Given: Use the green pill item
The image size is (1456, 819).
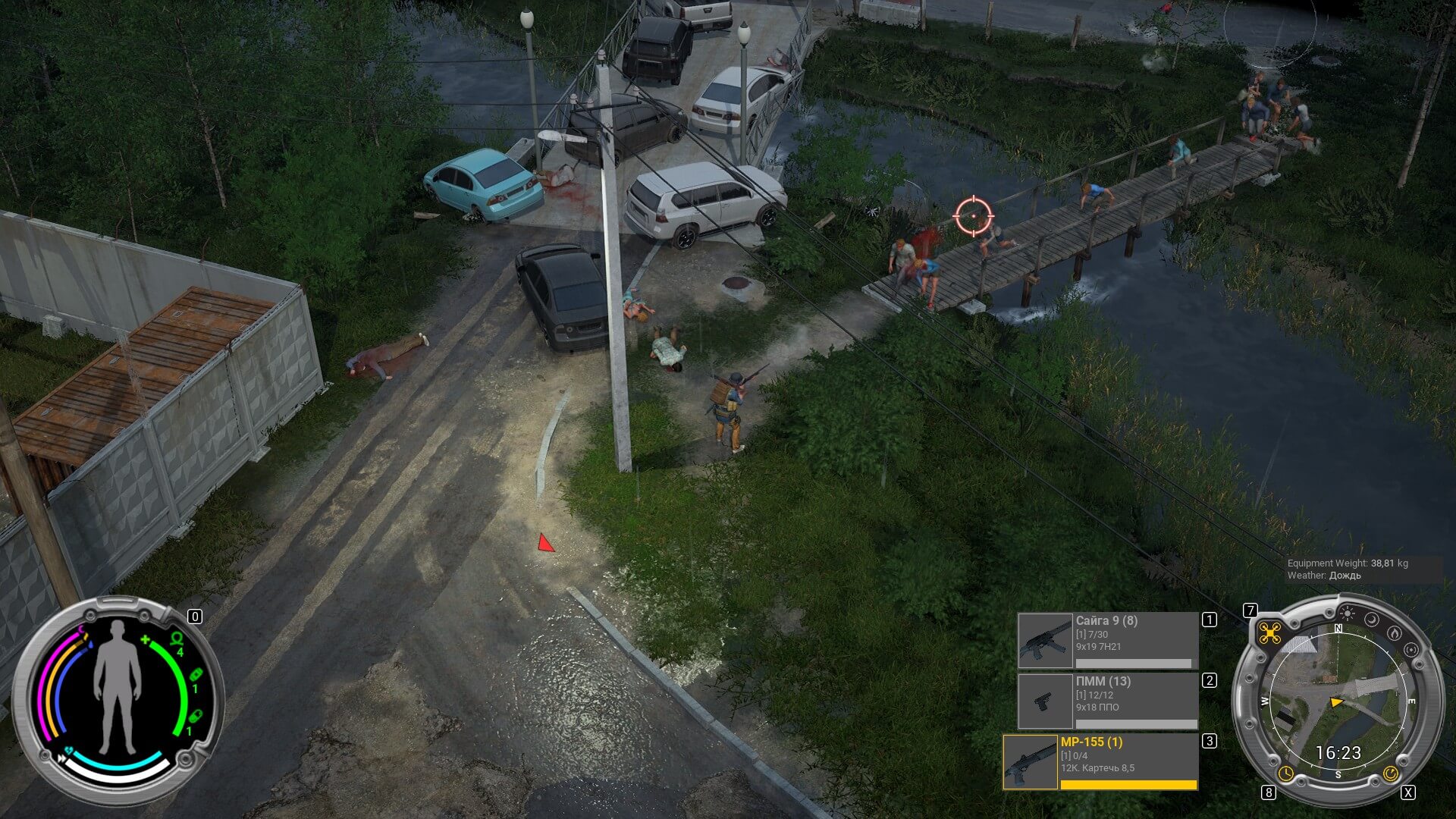Looking at the screenshot, I should (x=195, y=716).
